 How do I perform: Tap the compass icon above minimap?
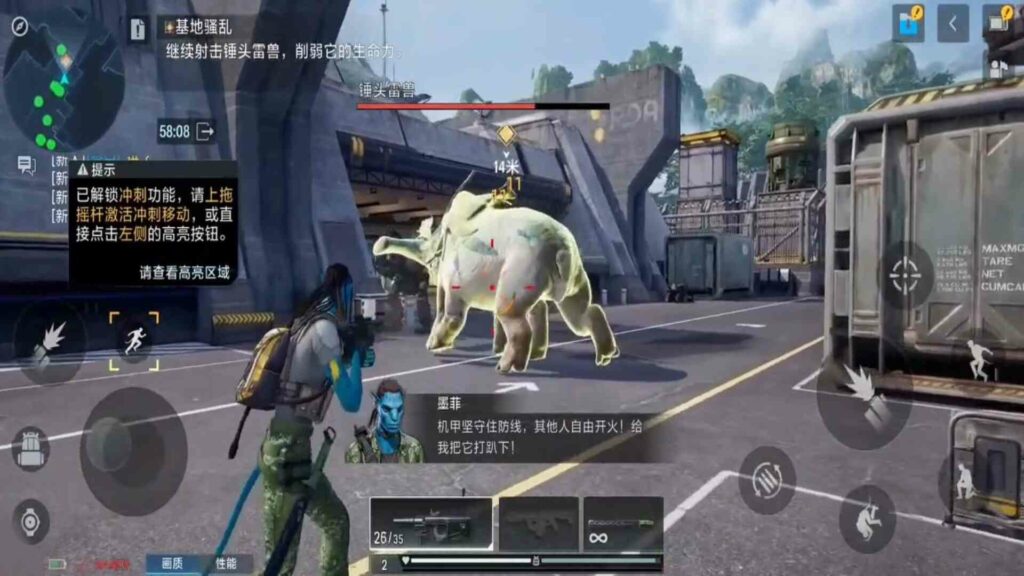(18, 26)
